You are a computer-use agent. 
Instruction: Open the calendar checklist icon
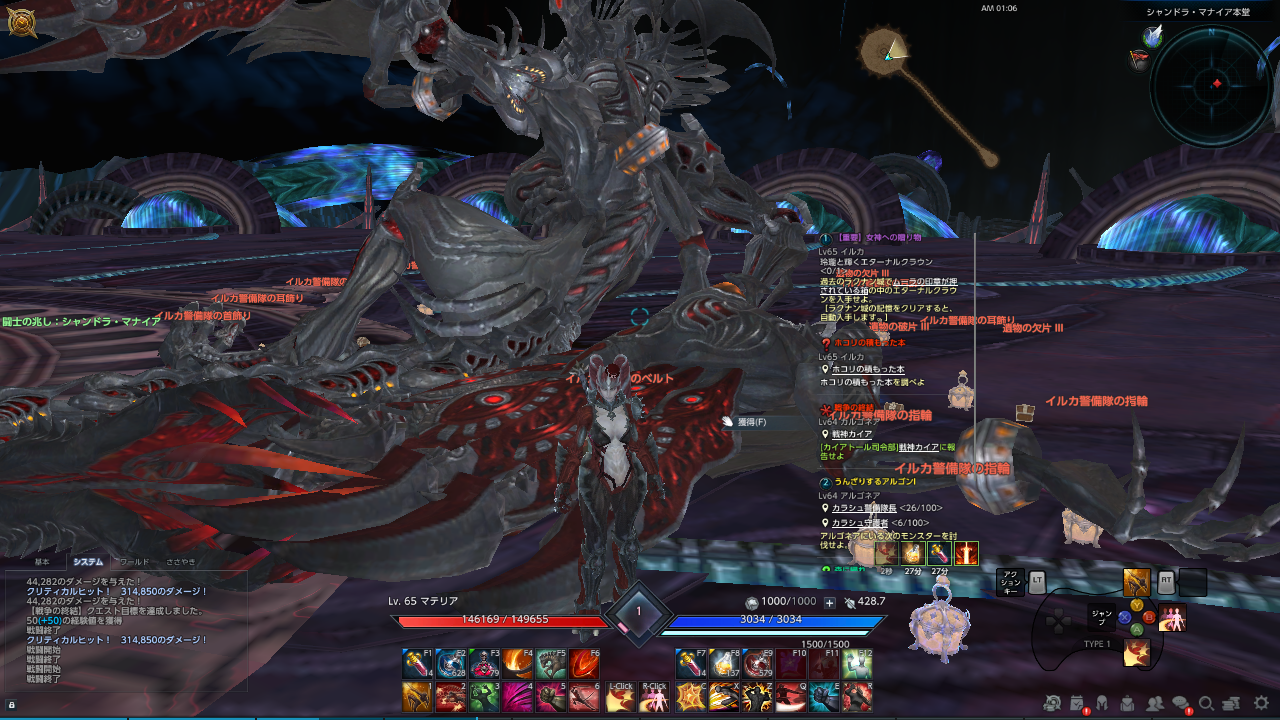[x=1078, y=704]
